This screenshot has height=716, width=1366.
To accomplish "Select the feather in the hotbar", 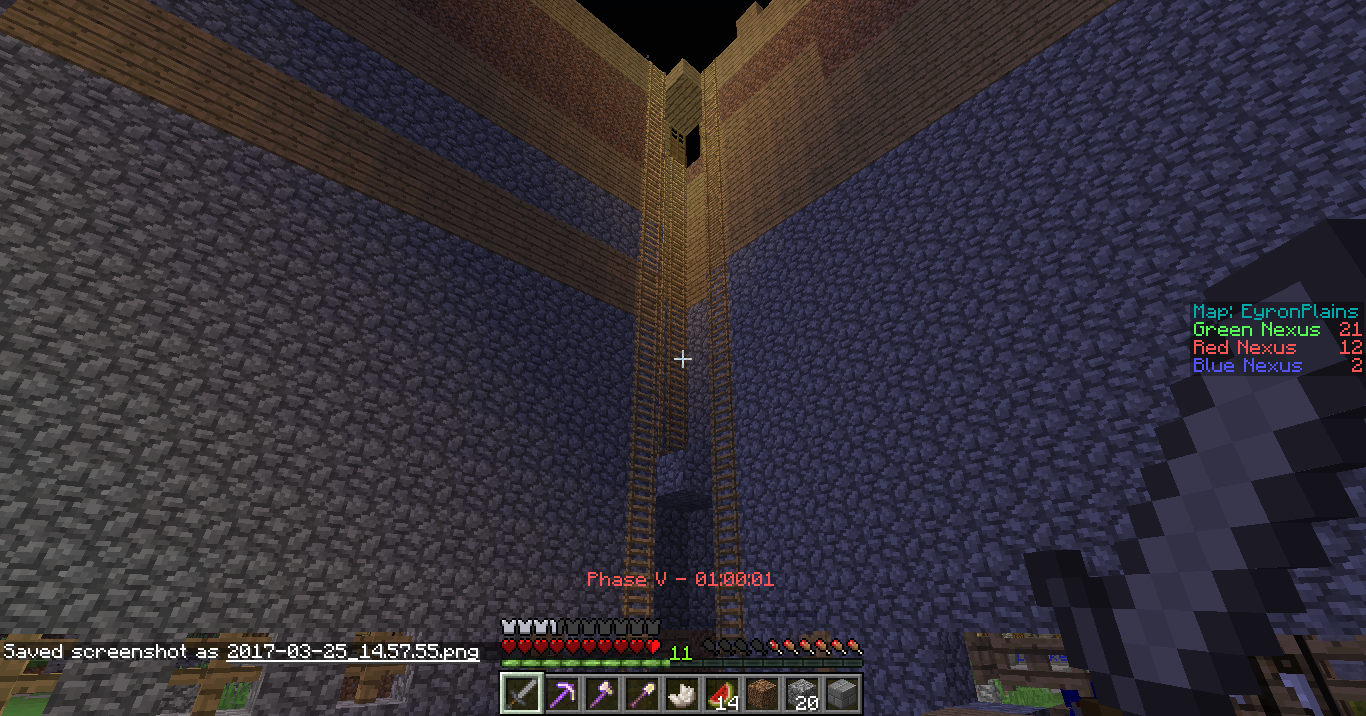I will (x=681, y=693).
